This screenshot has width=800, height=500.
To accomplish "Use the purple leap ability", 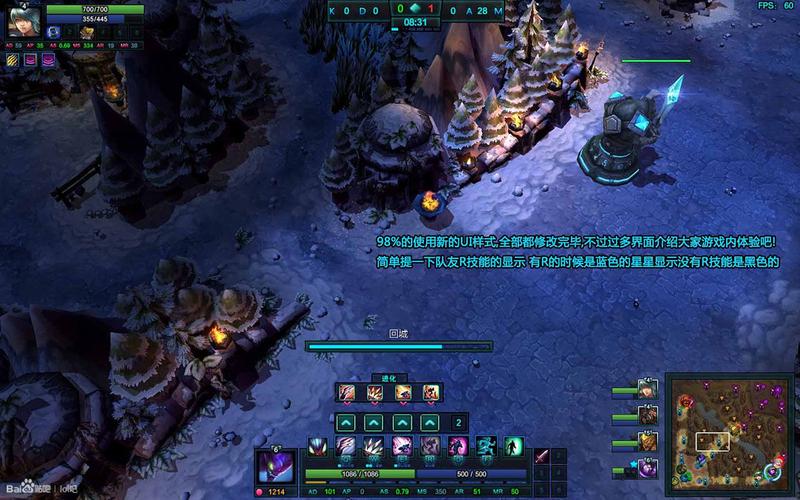I will (x=401, y=447).
